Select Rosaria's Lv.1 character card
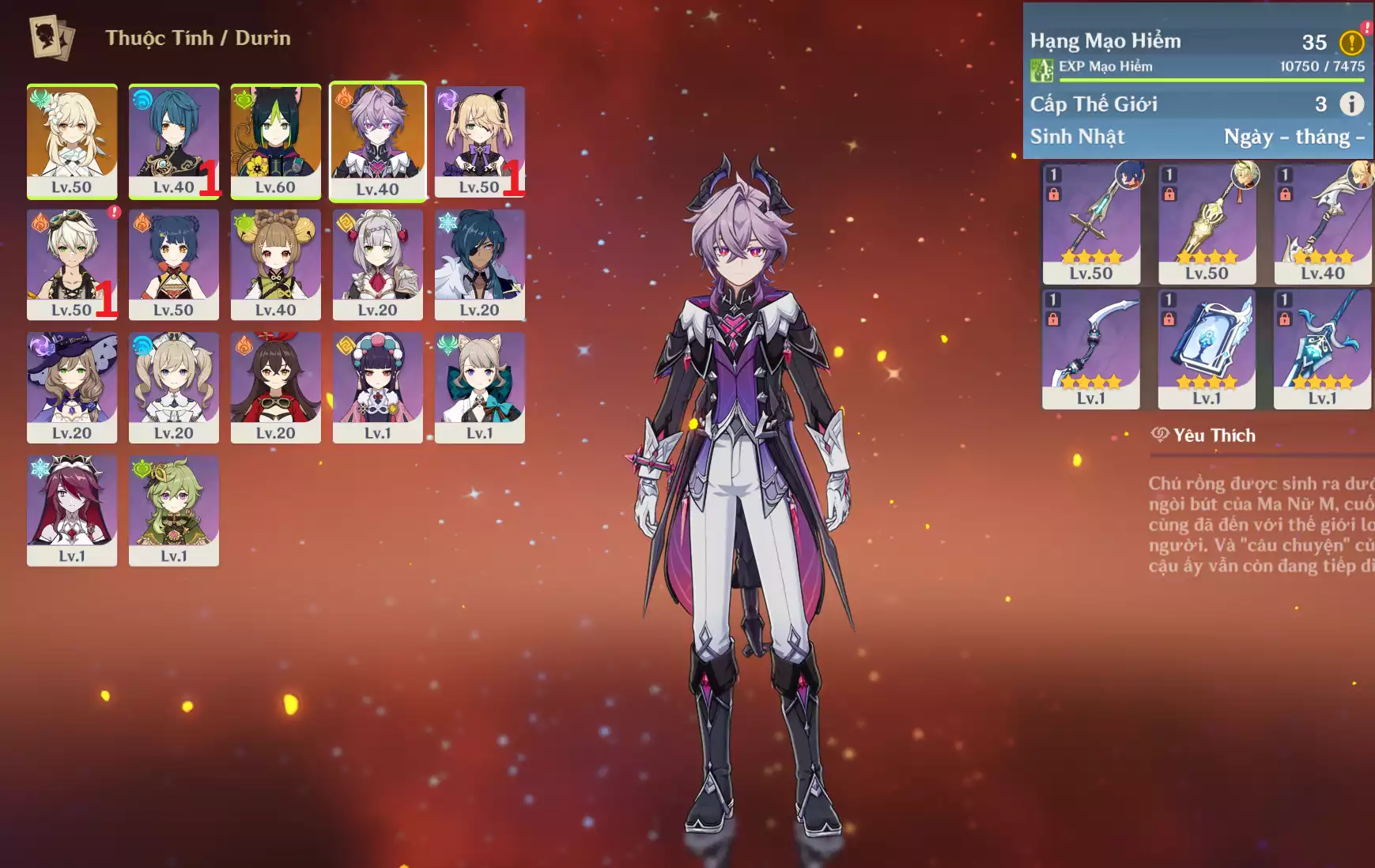Viewport: 1375px width, 868px height. [72, 510]
